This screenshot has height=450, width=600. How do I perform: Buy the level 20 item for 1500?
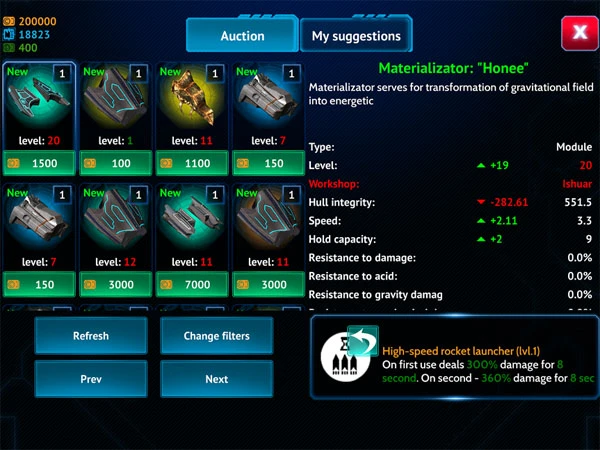coord(39,162)
